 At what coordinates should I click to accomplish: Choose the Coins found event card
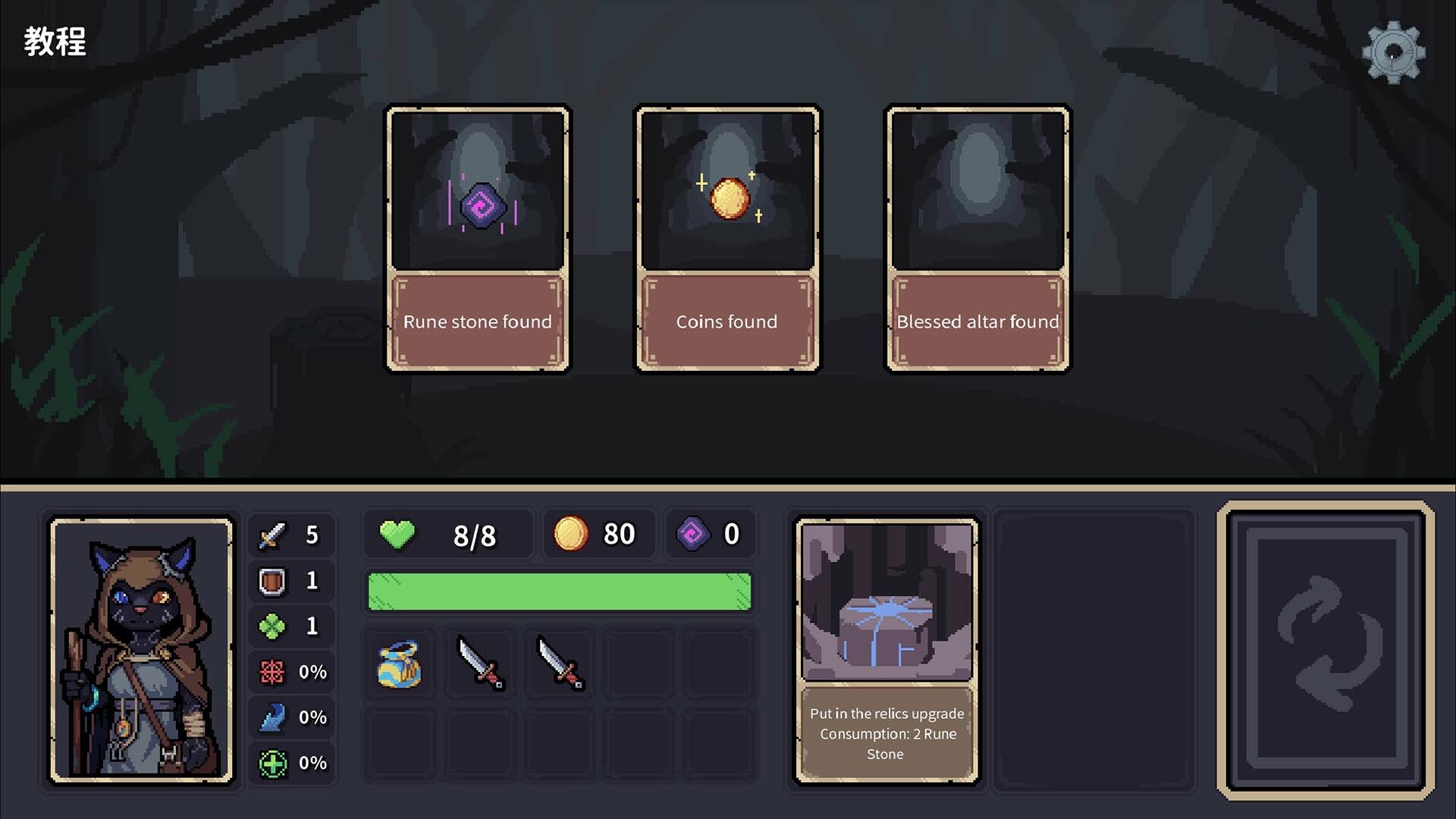point(727,237)
